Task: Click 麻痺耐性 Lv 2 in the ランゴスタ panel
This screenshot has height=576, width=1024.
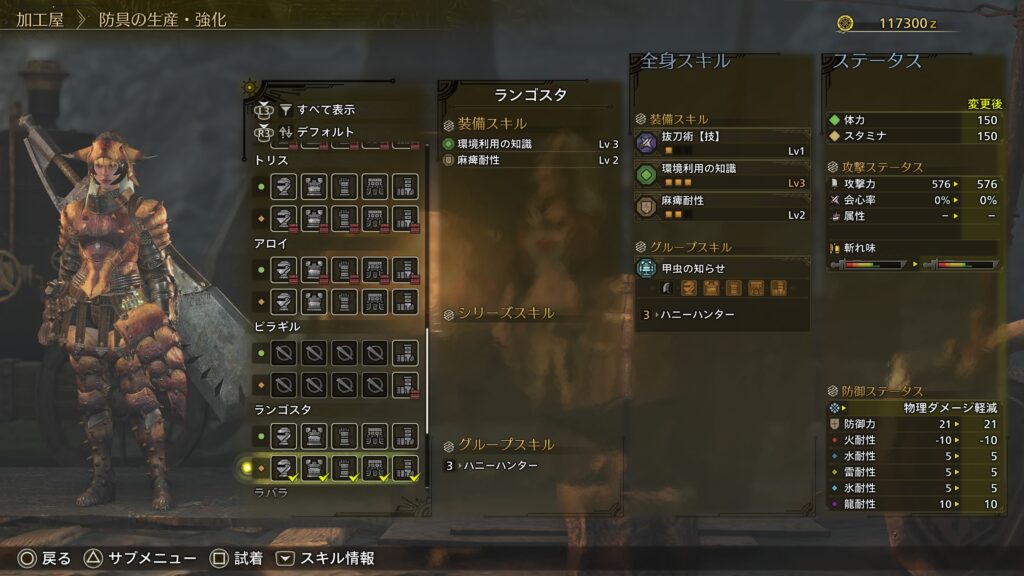Action: point(531,160)
